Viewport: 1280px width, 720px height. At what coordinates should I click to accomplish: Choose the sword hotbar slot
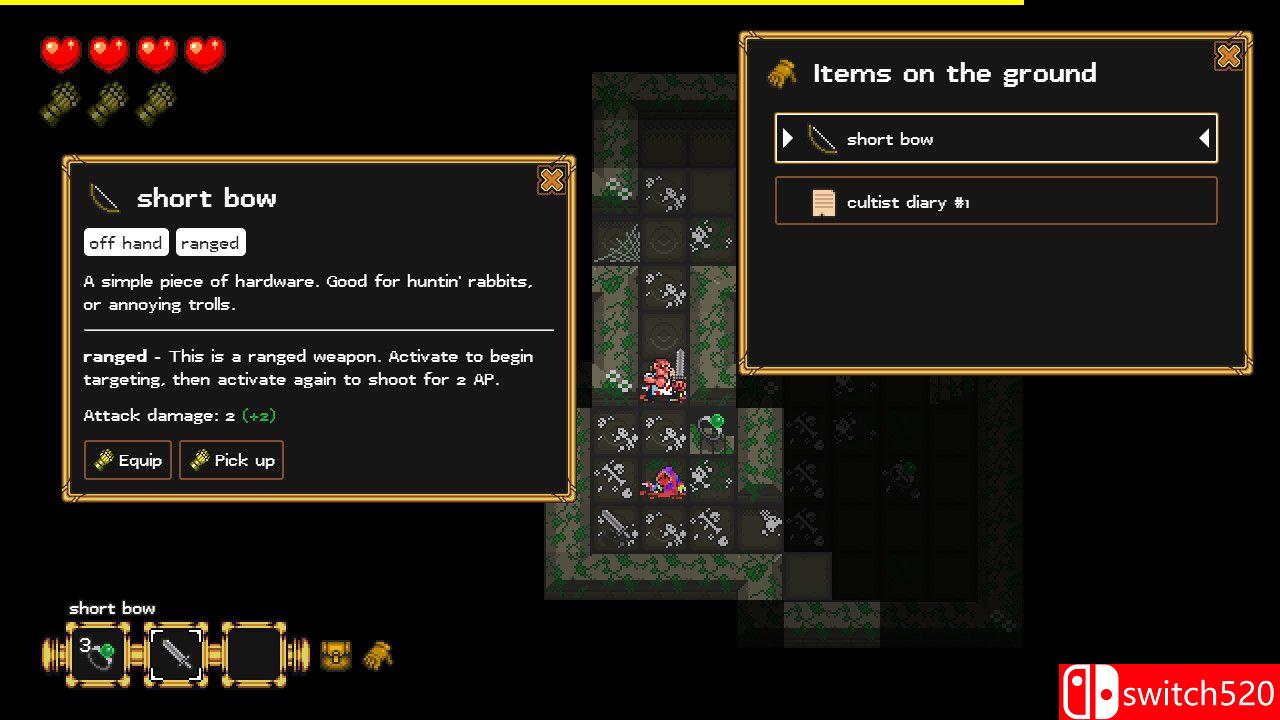pyautogui.click(x=176, y=655)
